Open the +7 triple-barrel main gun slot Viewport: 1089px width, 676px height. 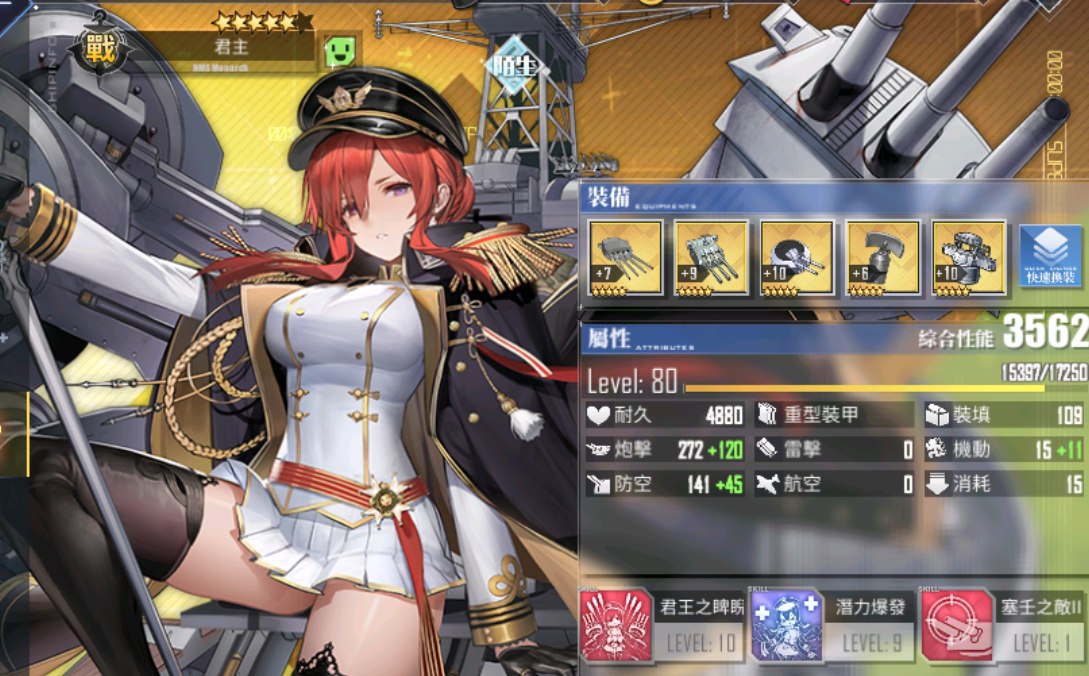click(x=625, y=258)
